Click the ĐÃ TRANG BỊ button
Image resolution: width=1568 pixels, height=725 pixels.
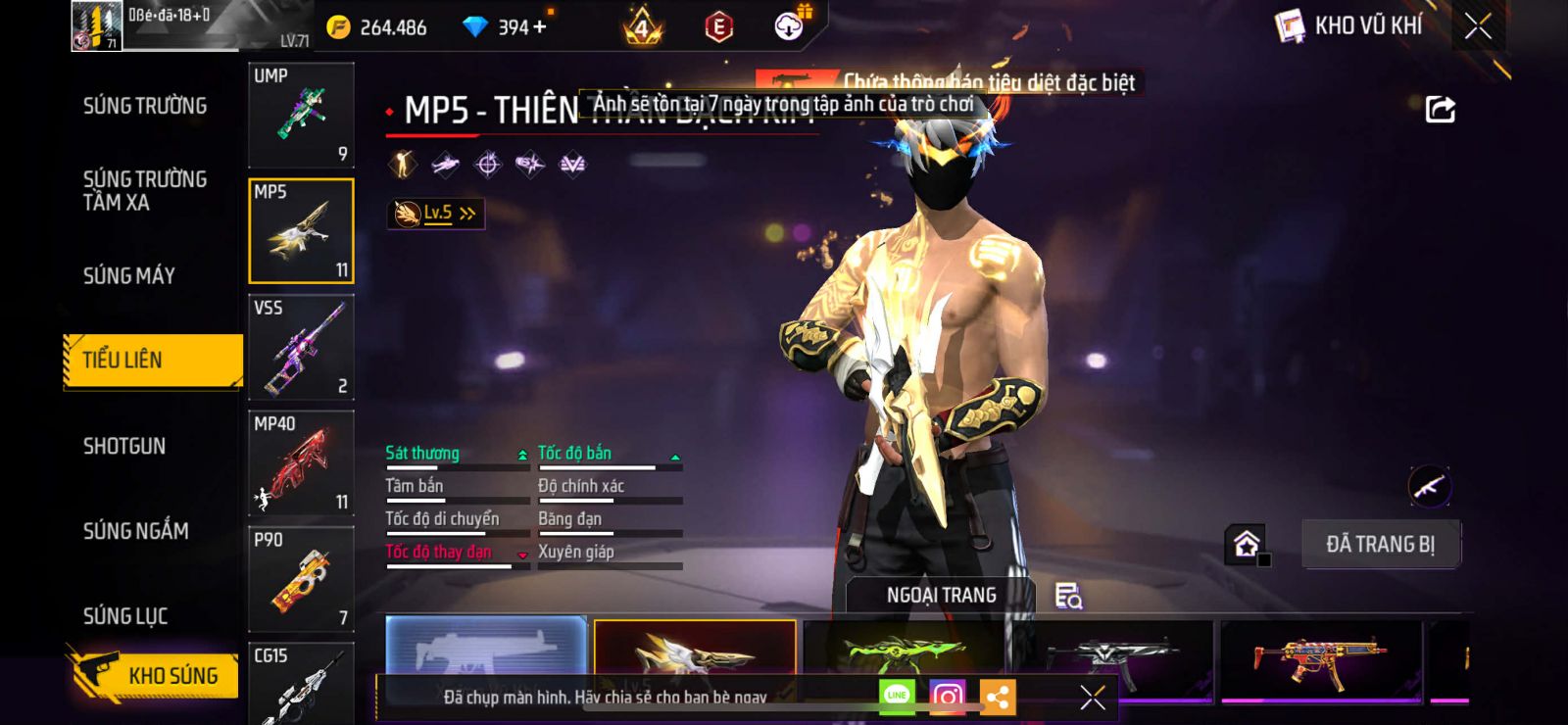tap(1380, 544)
